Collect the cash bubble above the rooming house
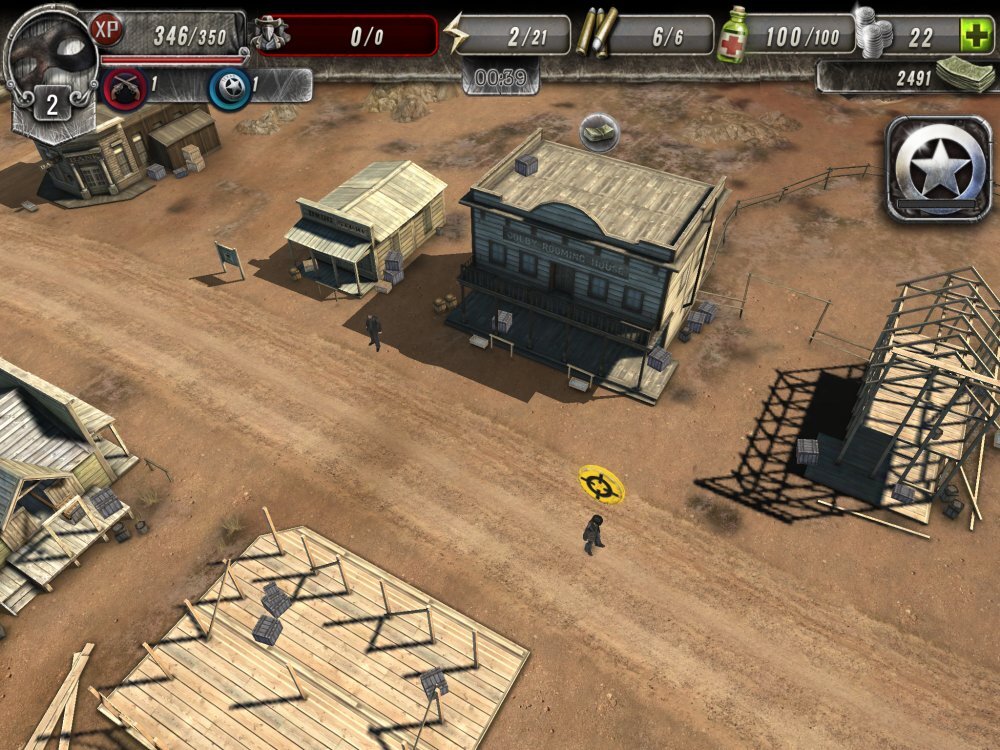 598,130
